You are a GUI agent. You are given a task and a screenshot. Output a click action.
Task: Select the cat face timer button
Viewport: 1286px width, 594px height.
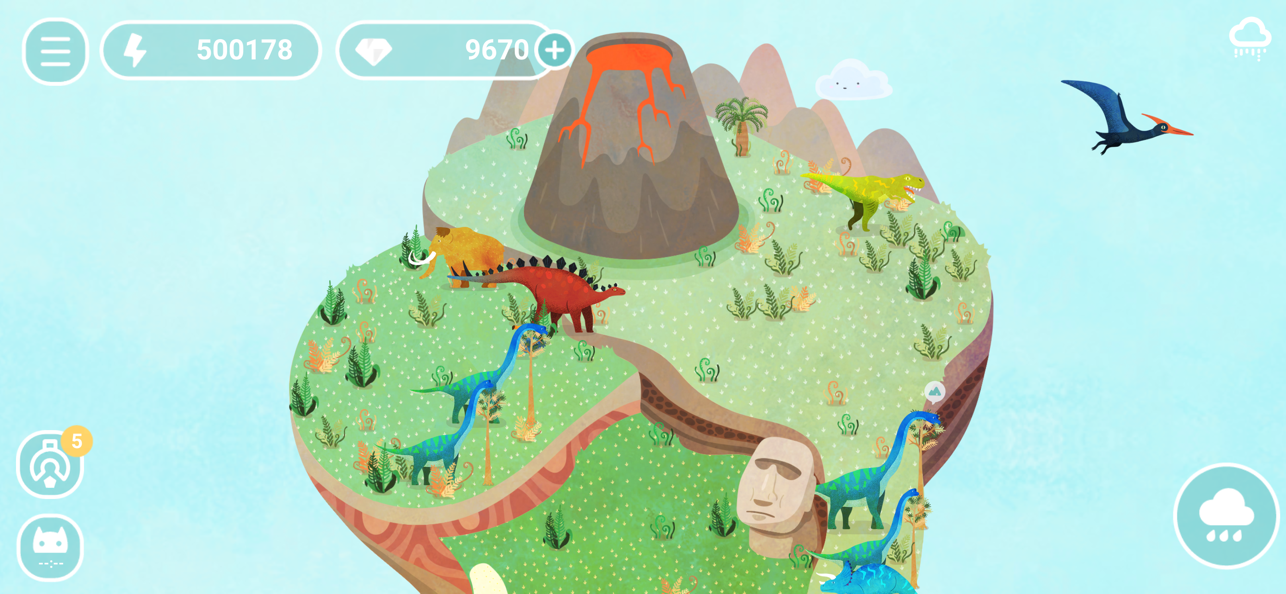coord(50,547)
